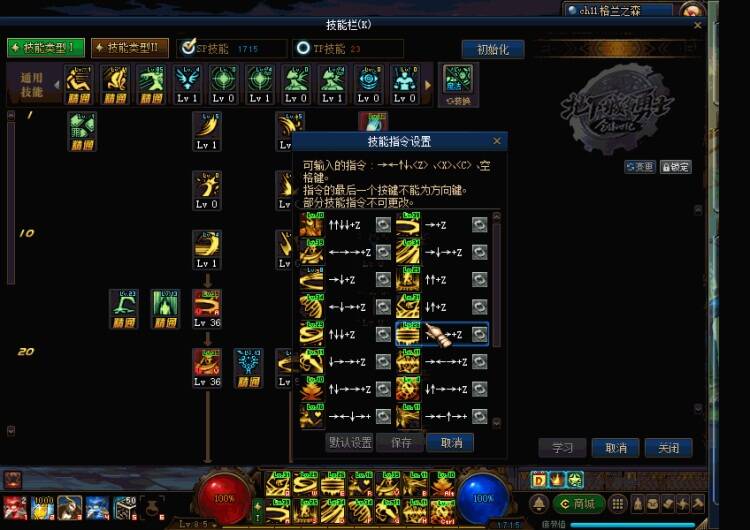The image size is (750, 530).
Task: Click the 初始化 reset button
Action: point(492,49)
